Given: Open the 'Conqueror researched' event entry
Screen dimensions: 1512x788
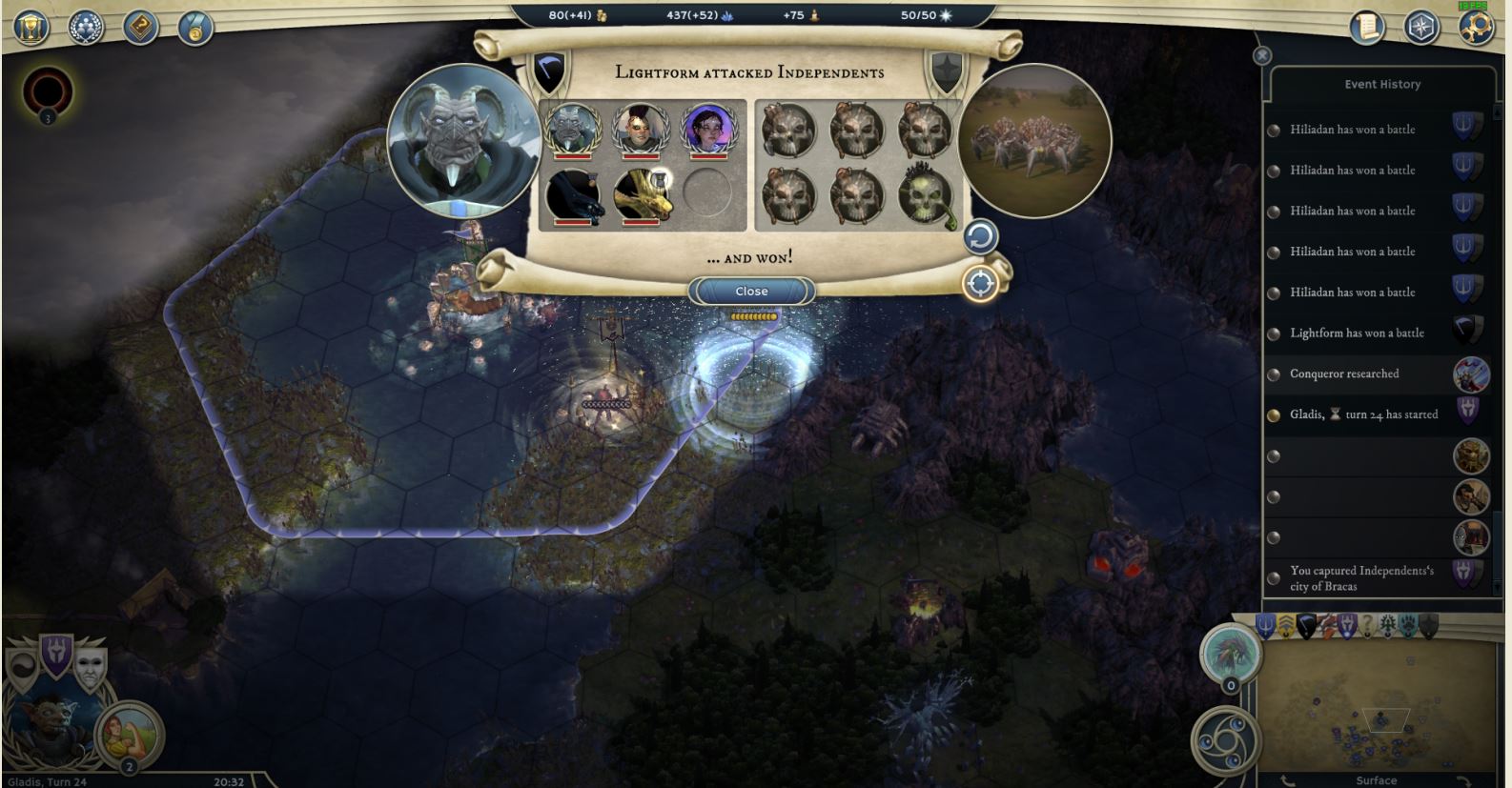Looking at the screenshot, I should click(x=1344, y=374).
